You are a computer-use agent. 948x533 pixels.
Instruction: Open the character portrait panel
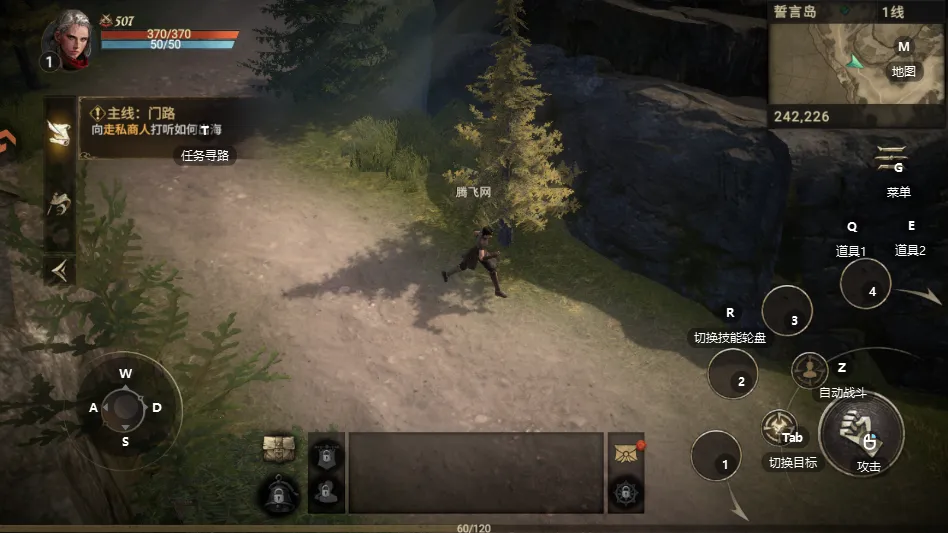pos(67,39)
